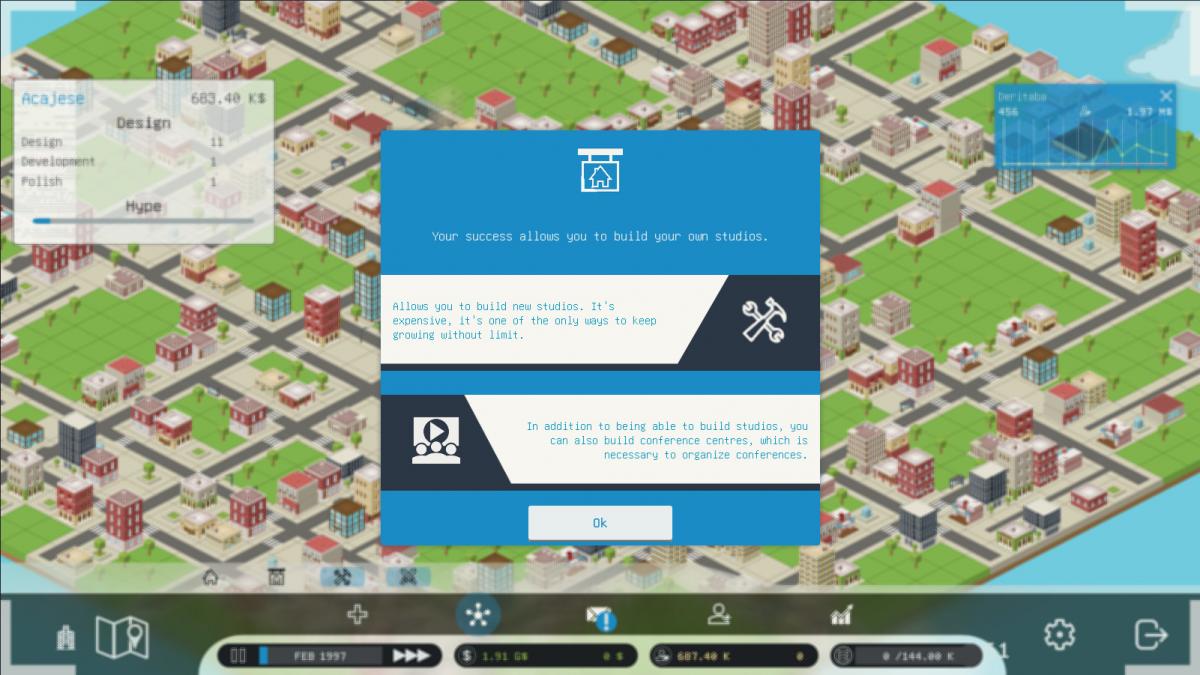This screenshot has width=1200, height=675.
Task: Open the Acajese project panel
Action: tap(53, 98)
